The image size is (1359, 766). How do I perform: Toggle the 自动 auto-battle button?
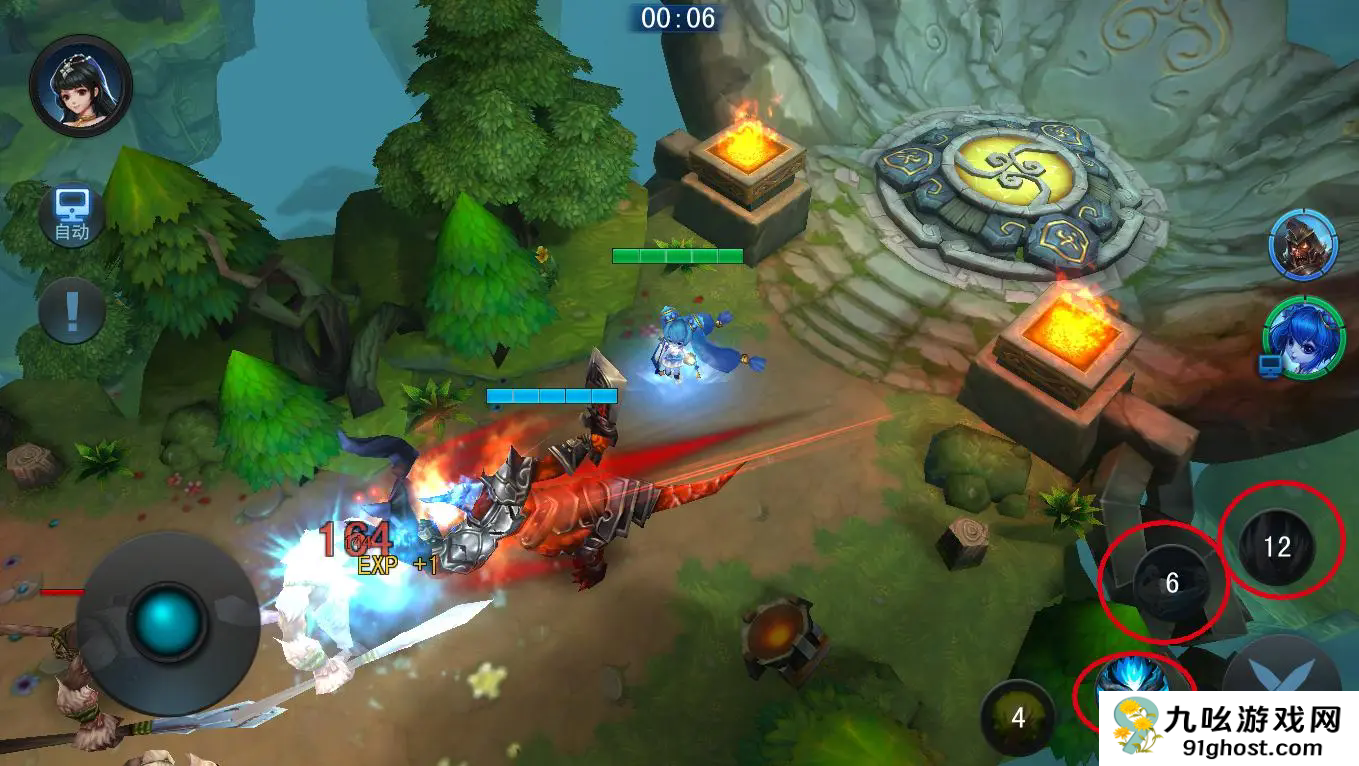(x=72, y=217)
